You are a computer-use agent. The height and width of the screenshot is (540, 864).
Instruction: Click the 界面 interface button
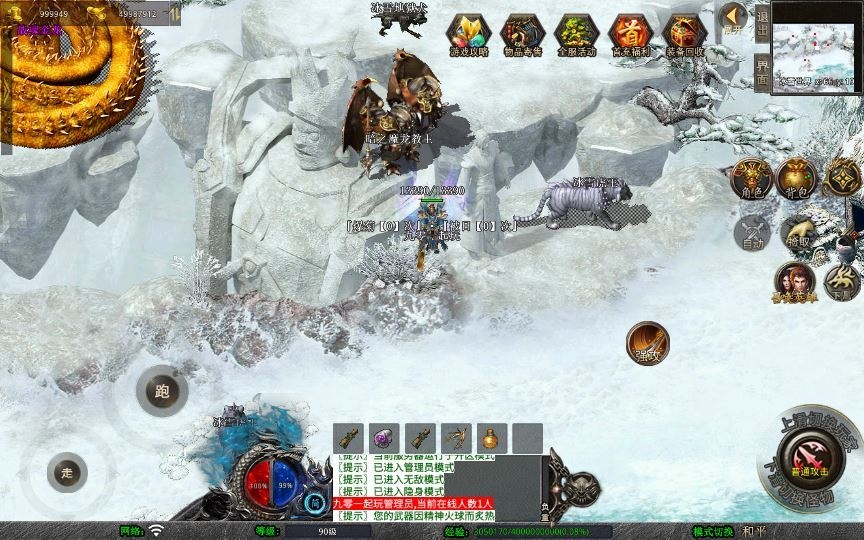coord(762,73)
